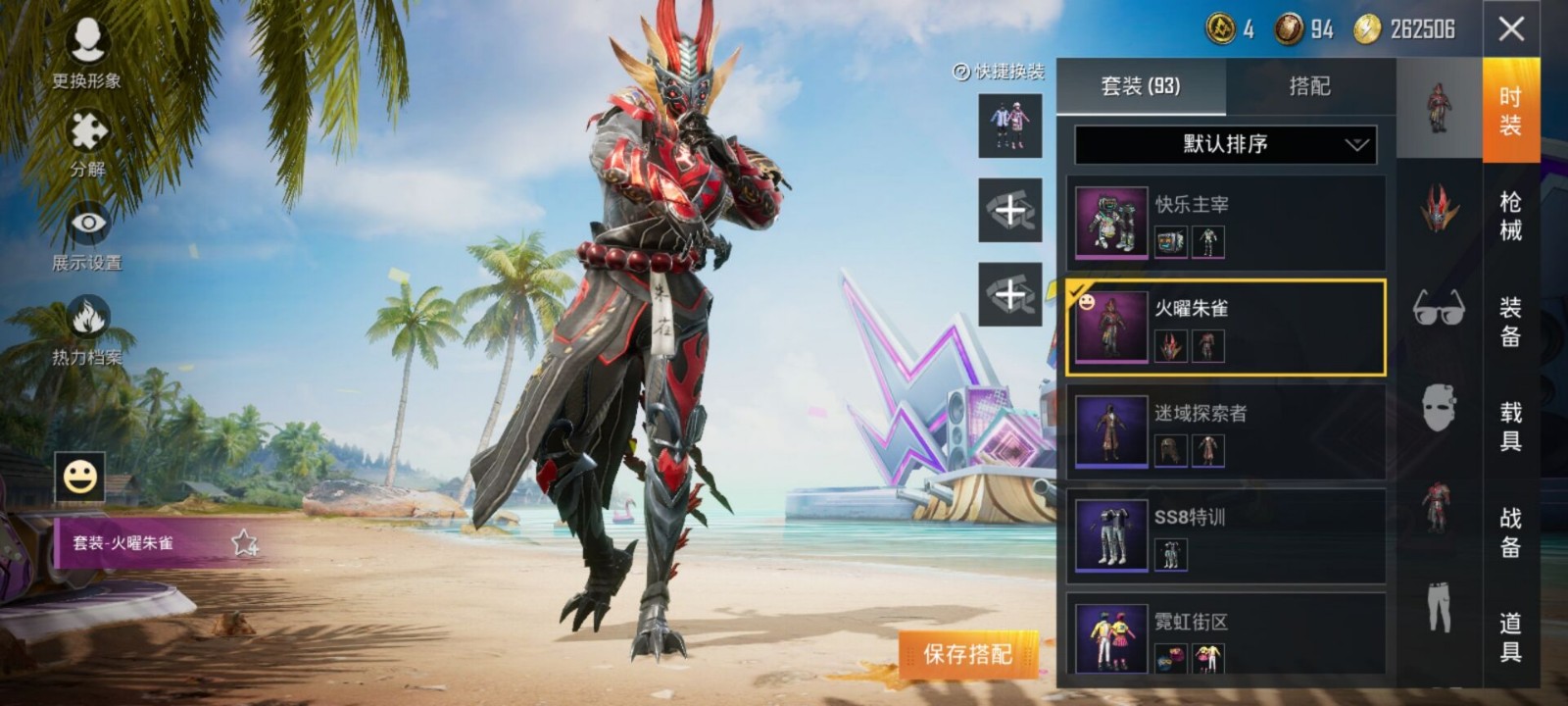Click the smiley emote button
Viewport: 1568px width, 706px height.
click(x=79, y=478)
